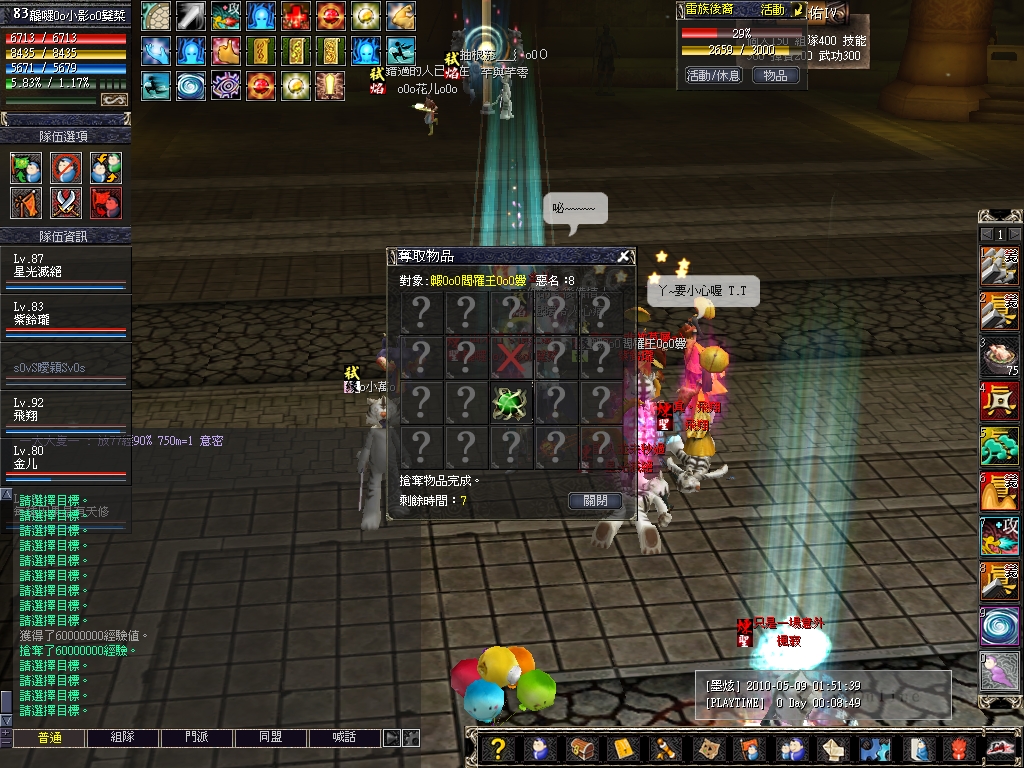Viewport: 1024px width, 768px height.
Task: Close the 奪取物品 loot window with the X
Action: pos(623,256)
